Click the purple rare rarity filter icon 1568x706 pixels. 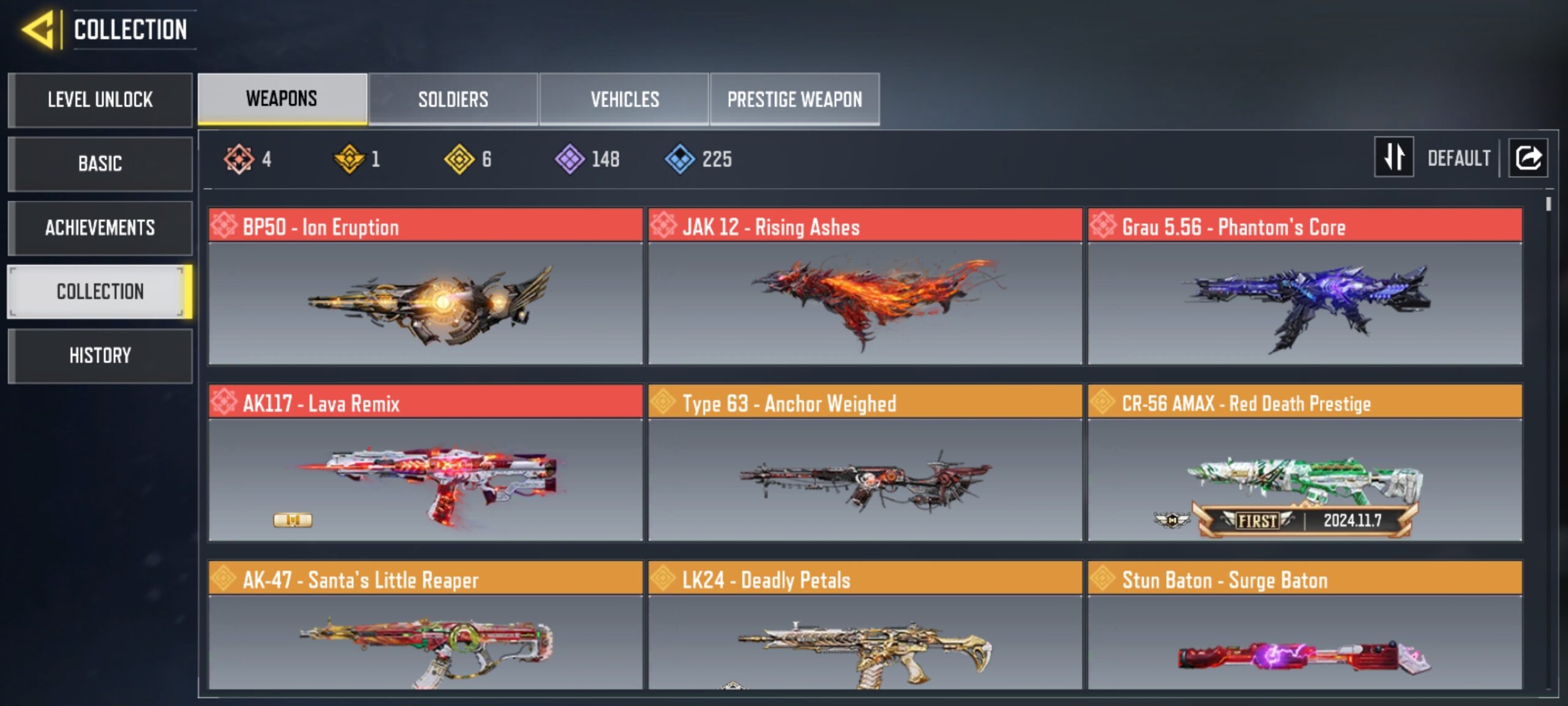pos(572,158)
